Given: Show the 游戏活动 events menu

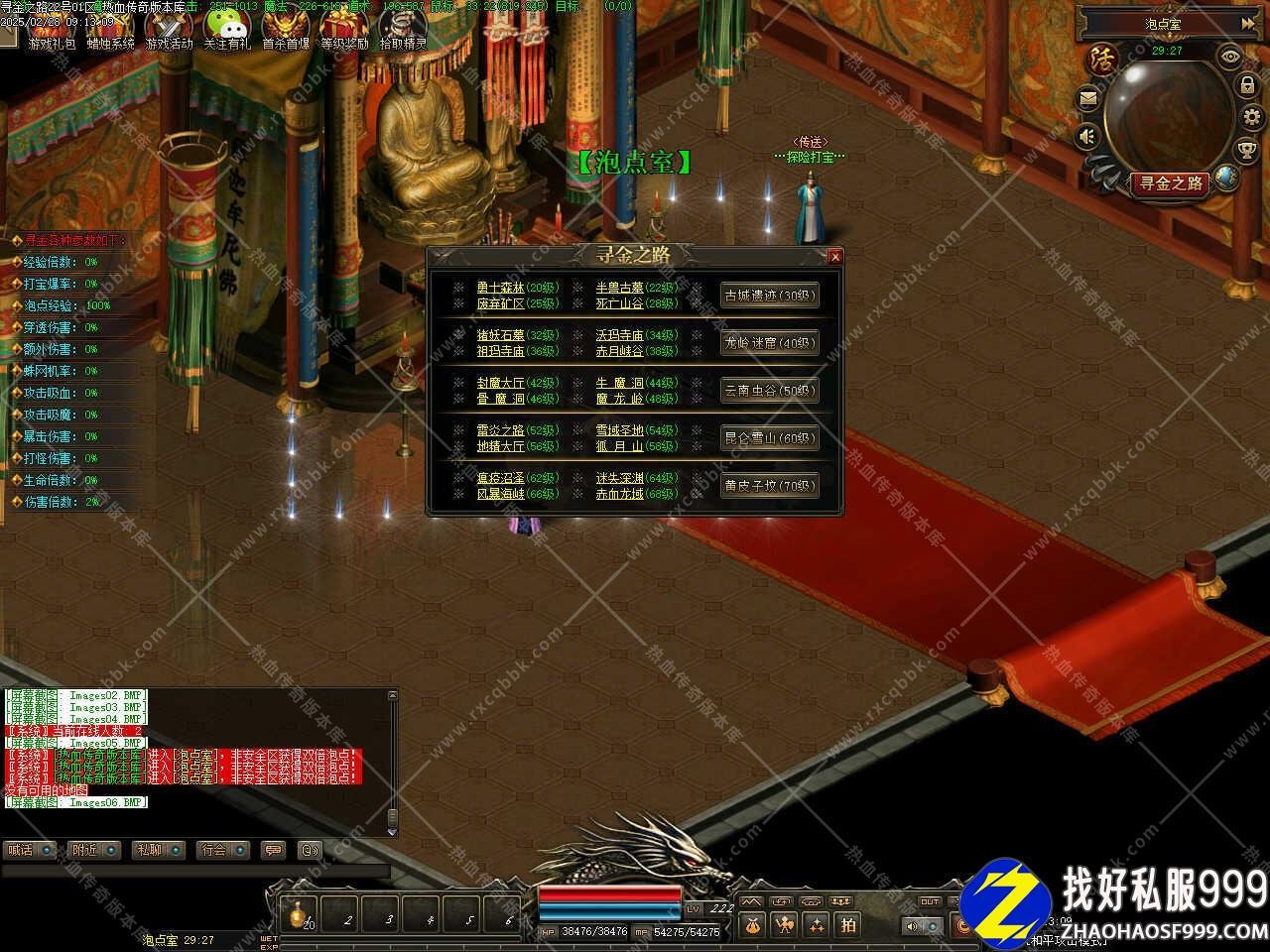Looking at the screenshot, I should pos(169,32).
